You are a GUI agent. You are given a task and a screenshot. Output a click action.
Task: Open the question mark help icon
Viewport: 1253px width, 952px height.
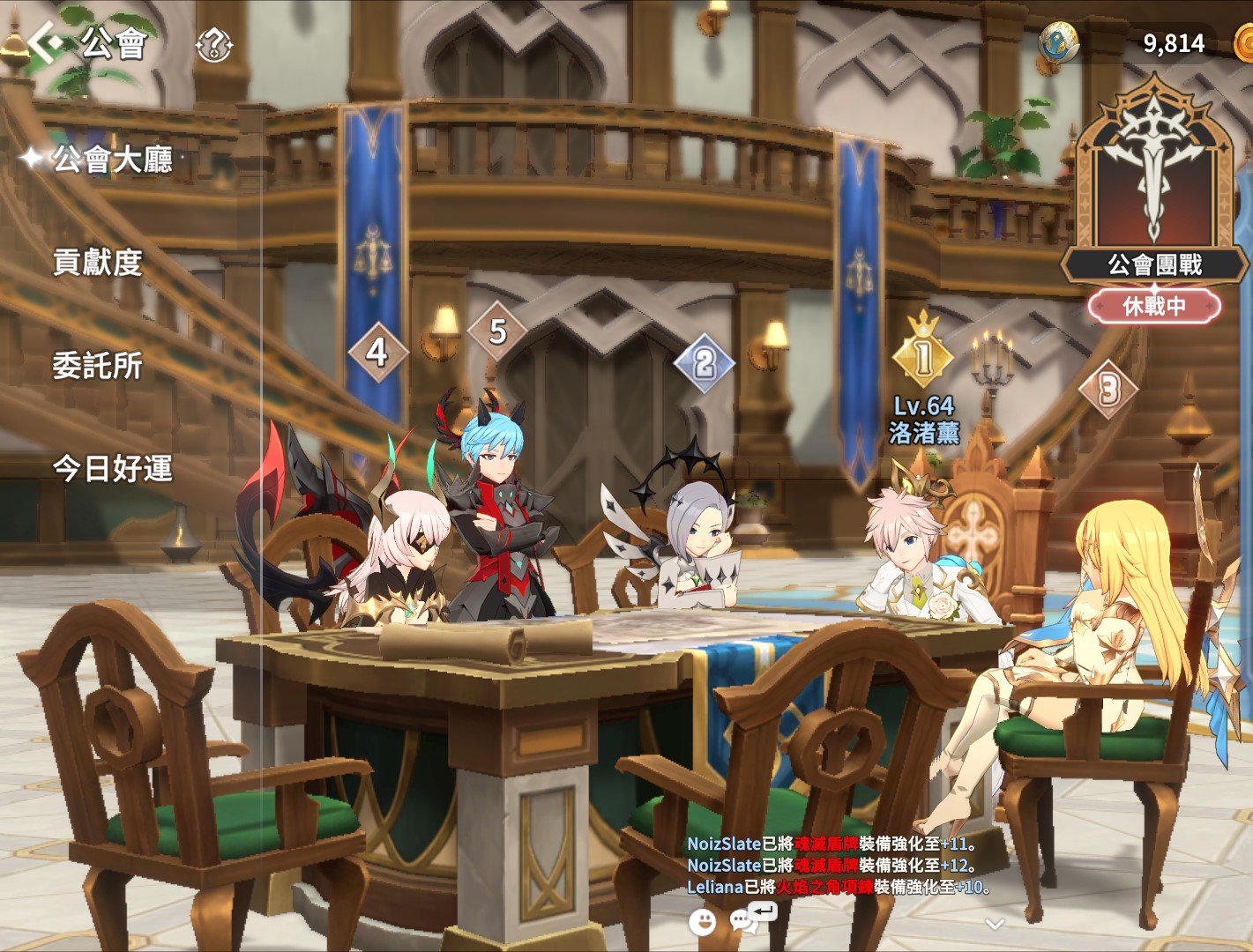(213, 44)
